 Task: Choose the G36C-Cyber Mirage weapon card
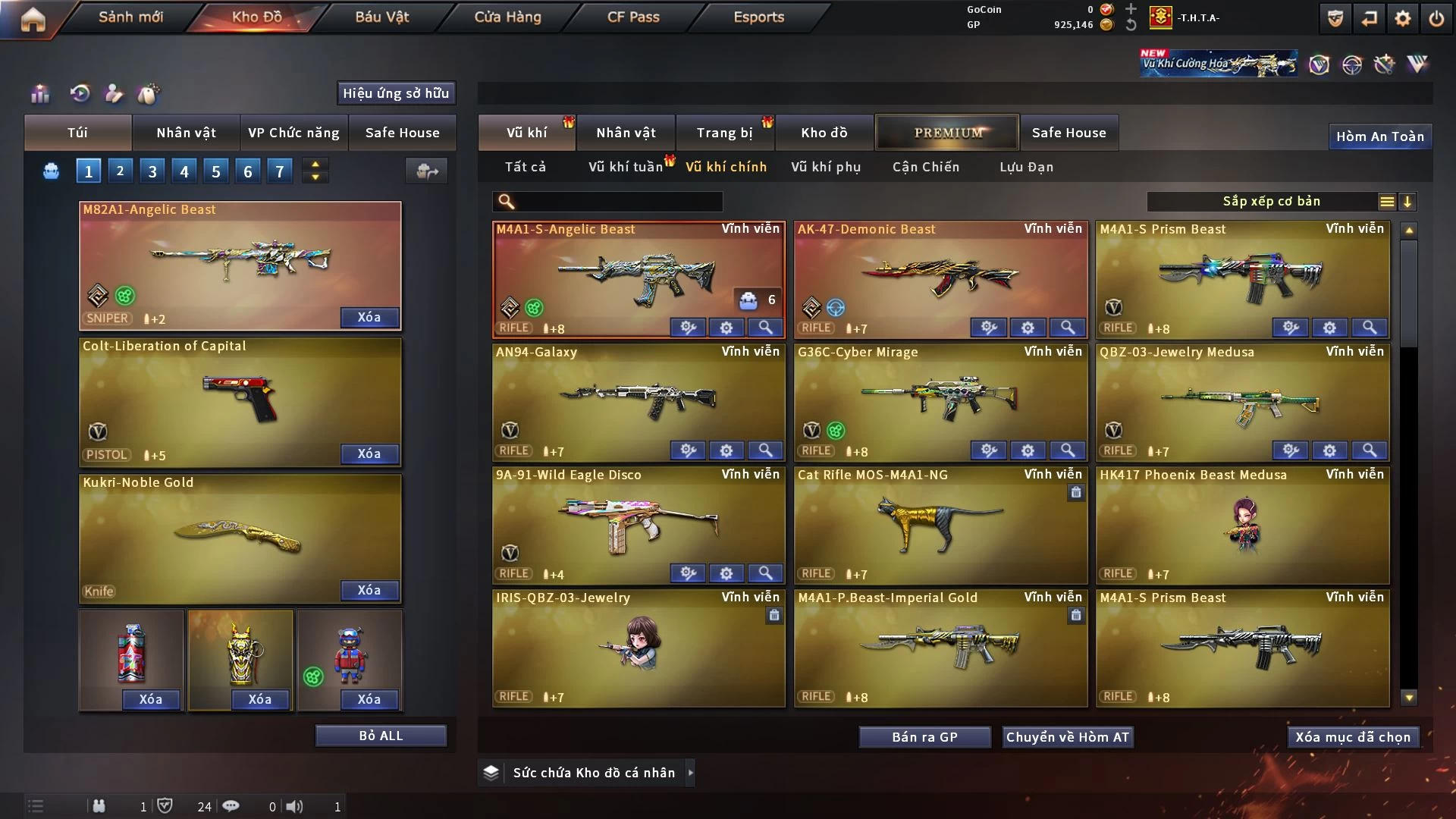[940, 398]
